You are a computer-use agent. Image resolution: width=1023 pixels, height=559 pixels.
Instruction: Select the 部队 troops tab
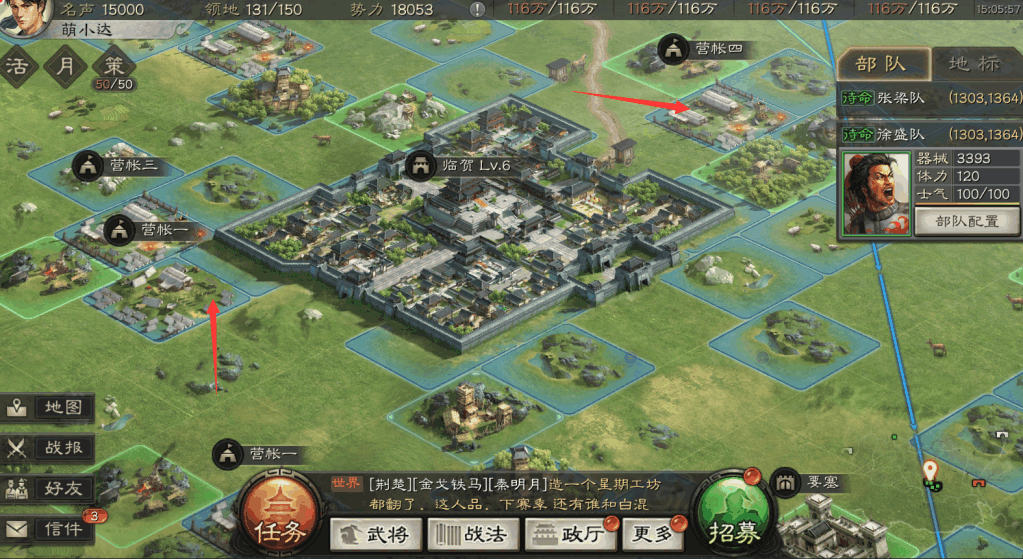point(882,64)
